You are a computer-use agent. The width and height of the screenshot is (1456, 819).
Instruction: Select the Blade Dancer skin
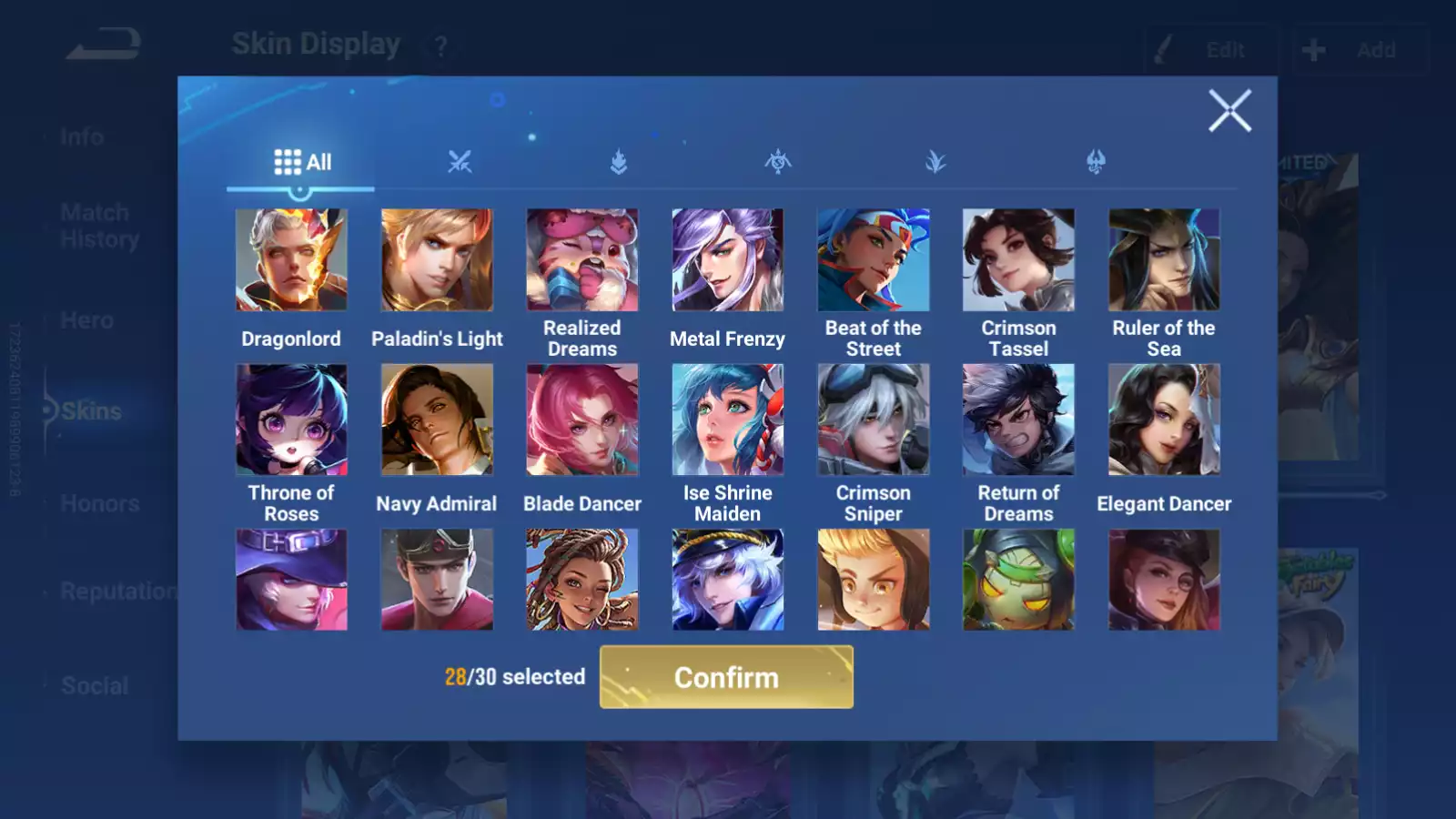[582, 420]
